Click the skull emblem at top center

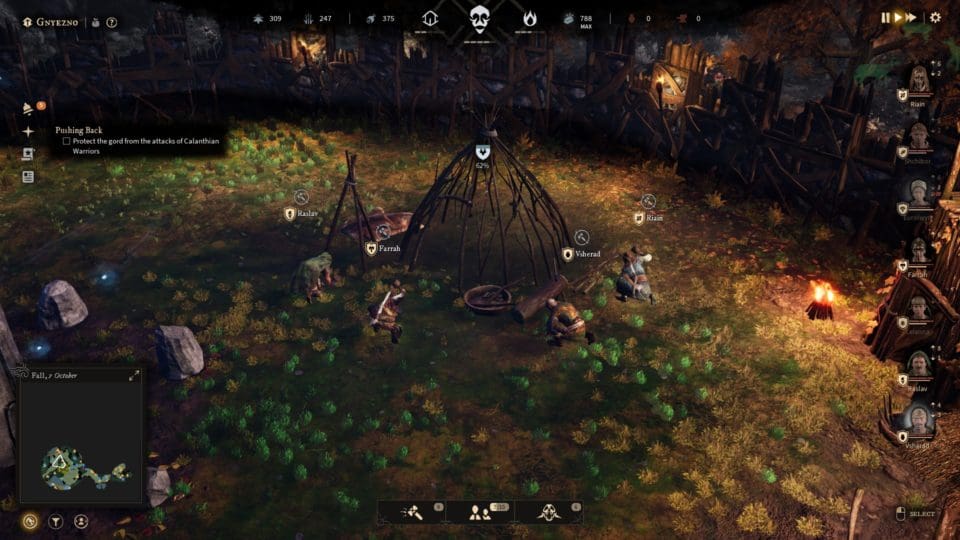(480, 18)
